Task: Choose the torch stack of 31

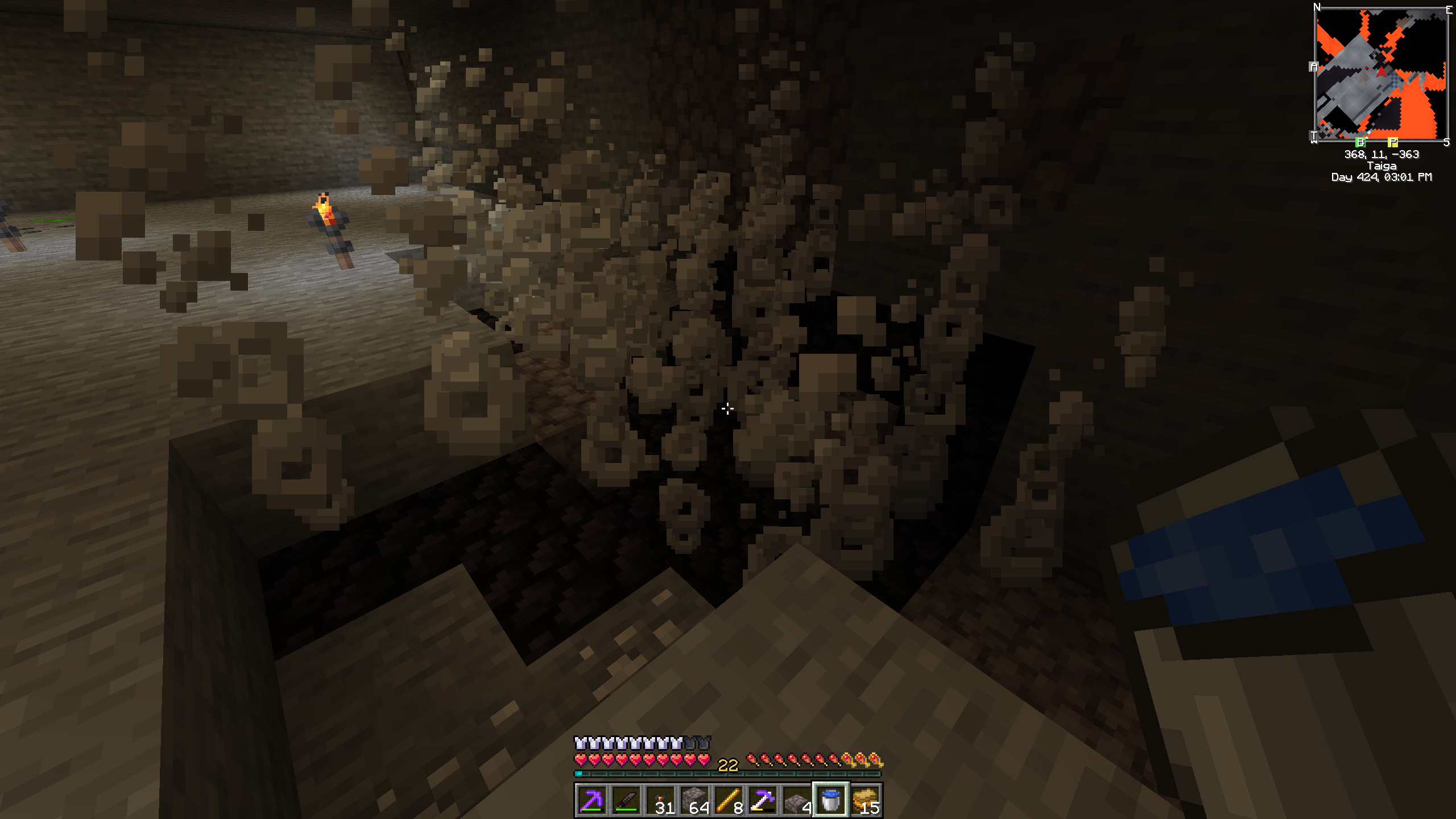Action: pos(660,801)
